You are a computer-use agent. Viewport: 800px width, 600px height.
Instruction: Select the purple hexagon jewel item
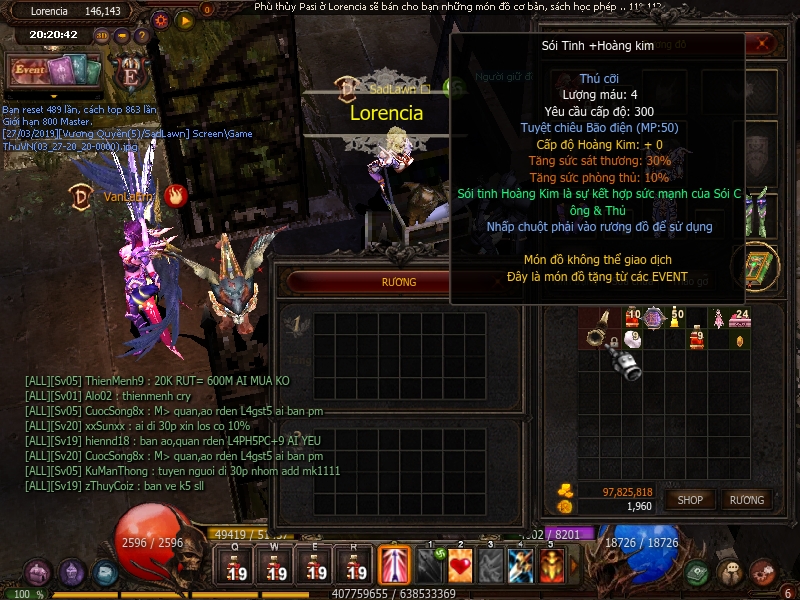(655, 319)
